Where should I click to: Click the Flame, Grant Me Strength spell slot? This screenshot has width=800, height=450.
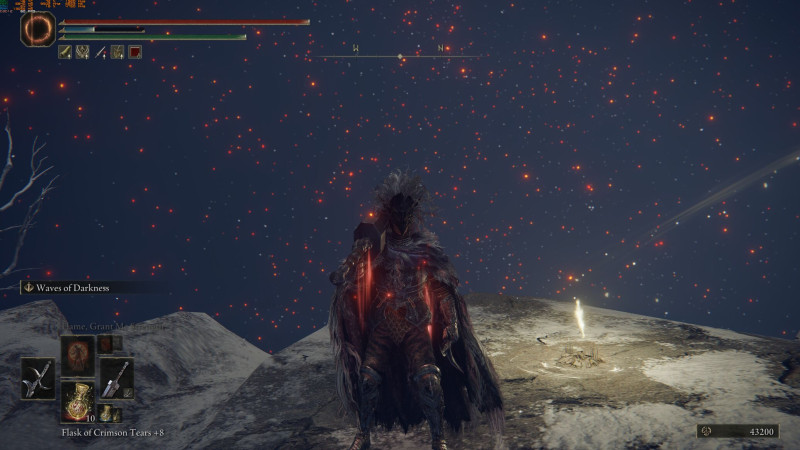tap(78, 355)
